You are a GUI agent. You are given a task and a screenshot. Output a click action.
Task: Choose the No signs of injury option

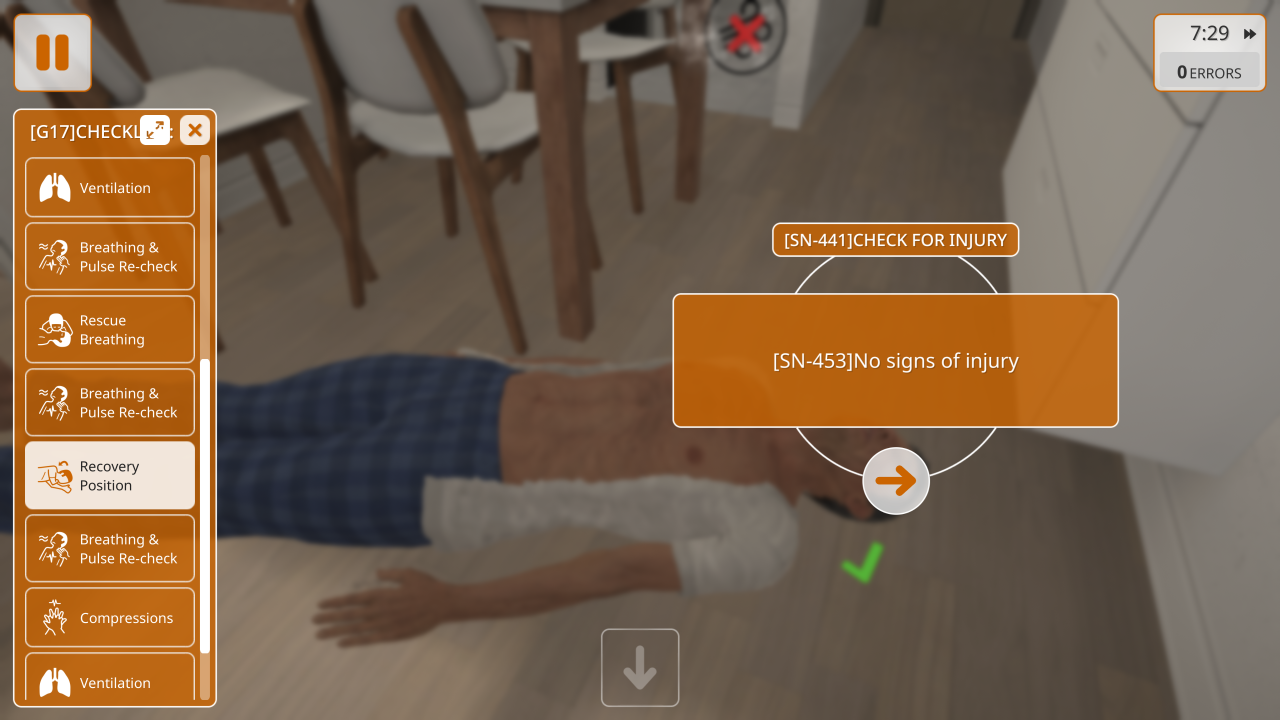895,360
